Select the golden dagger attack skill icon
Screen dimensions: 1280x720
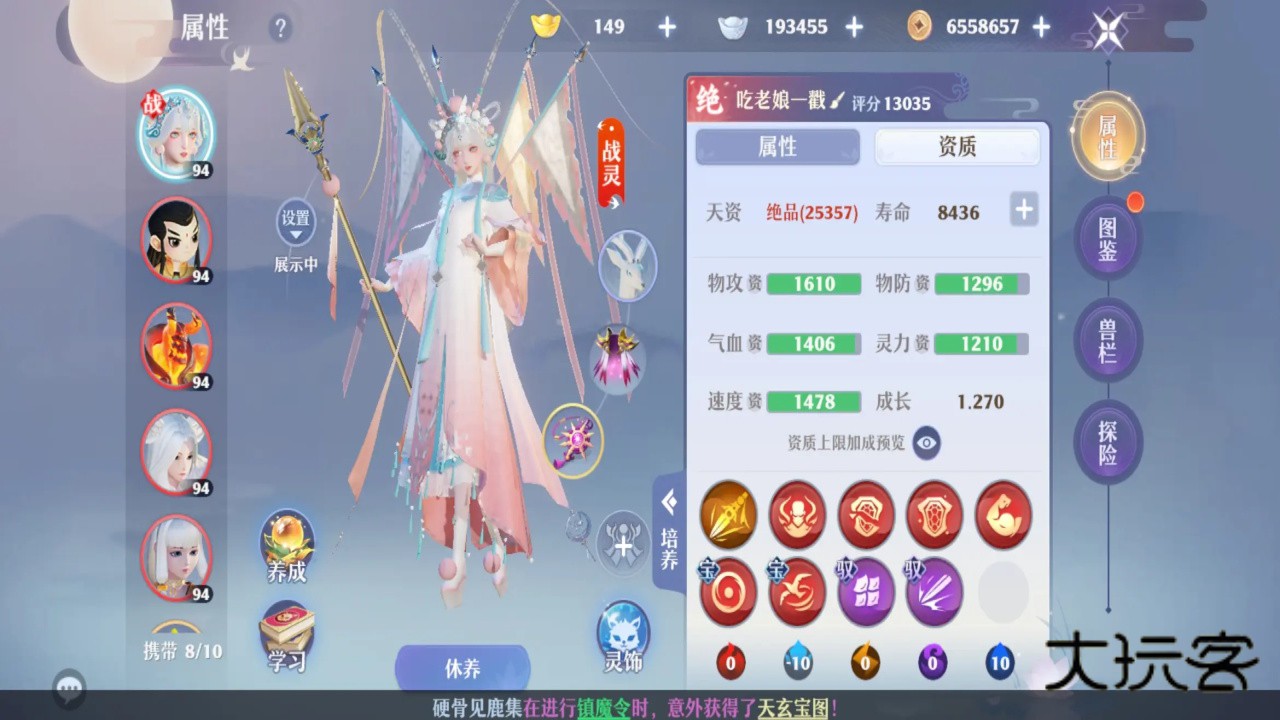(728, 515)
